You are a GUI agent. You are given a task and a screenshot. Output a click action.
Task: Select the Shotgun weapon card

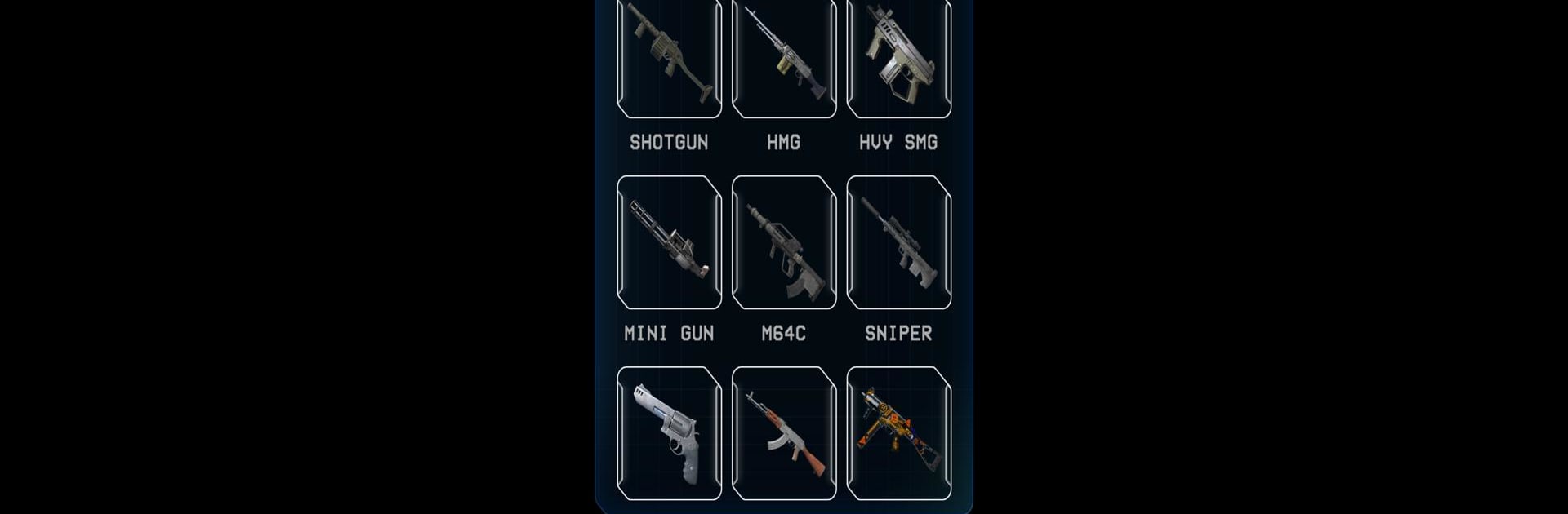point(669,57)
